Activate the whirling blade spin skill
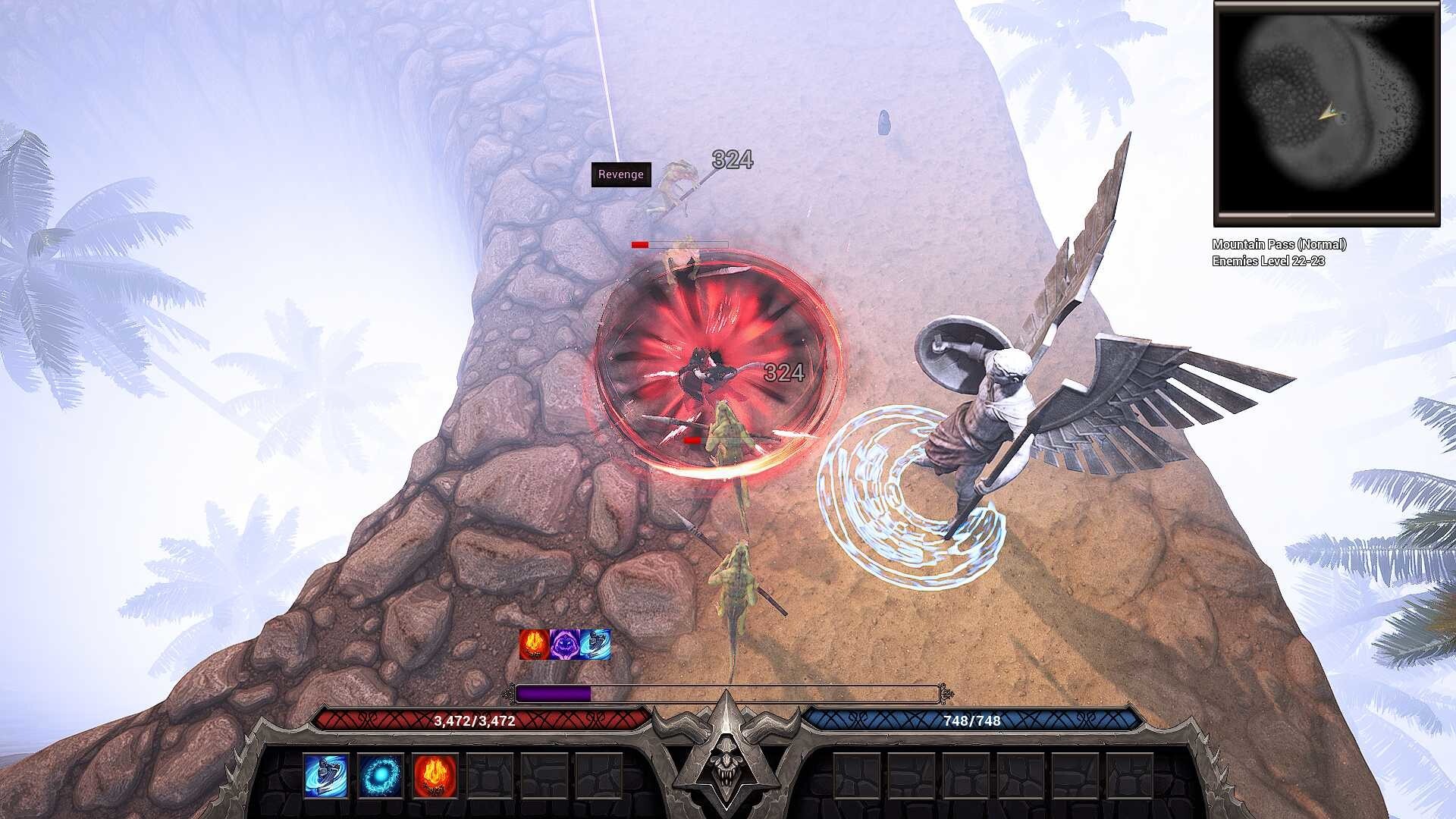Screen dimensions: 1456x819 [326, 776]
